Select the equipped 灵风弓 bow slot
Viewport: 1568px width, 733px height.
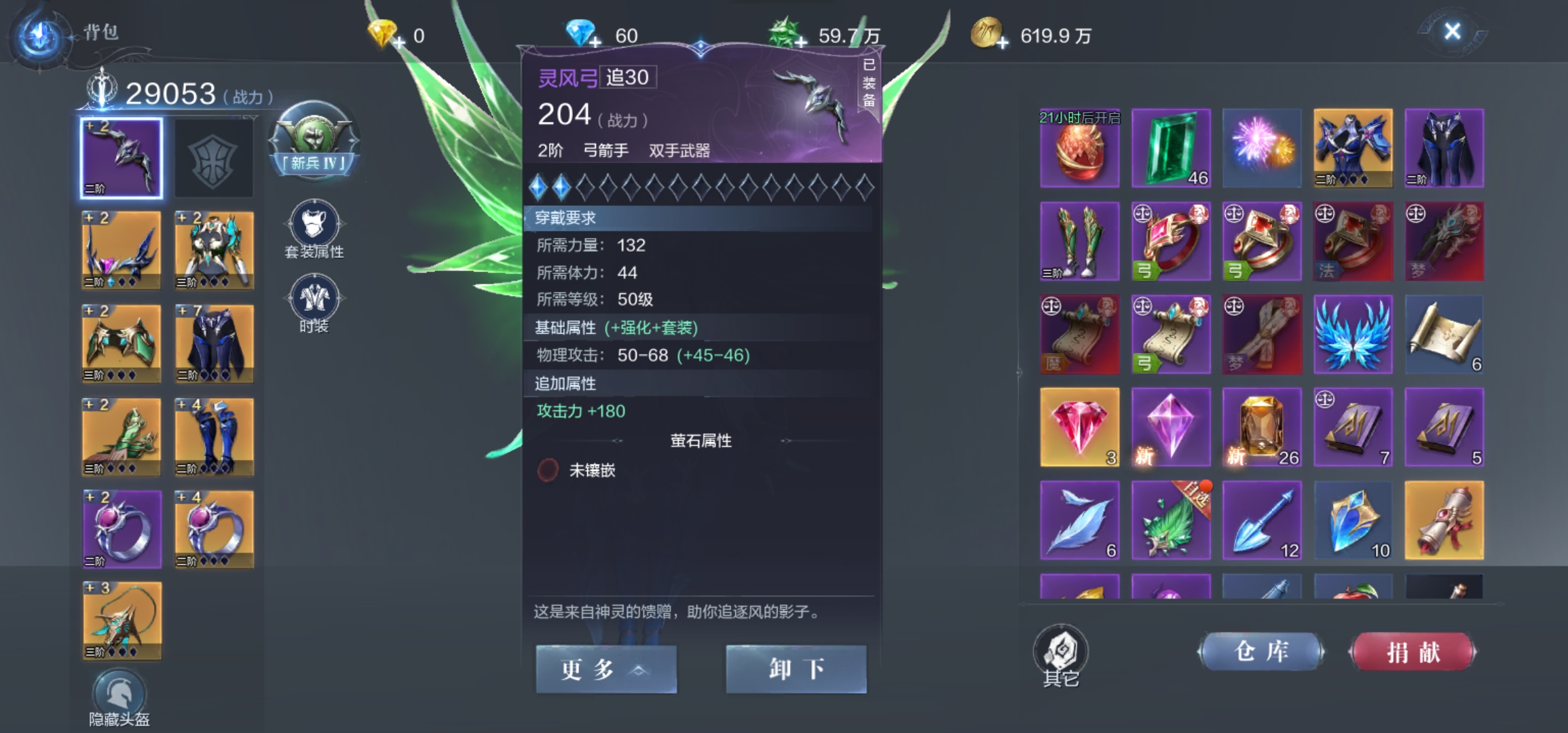pos(120,157)
